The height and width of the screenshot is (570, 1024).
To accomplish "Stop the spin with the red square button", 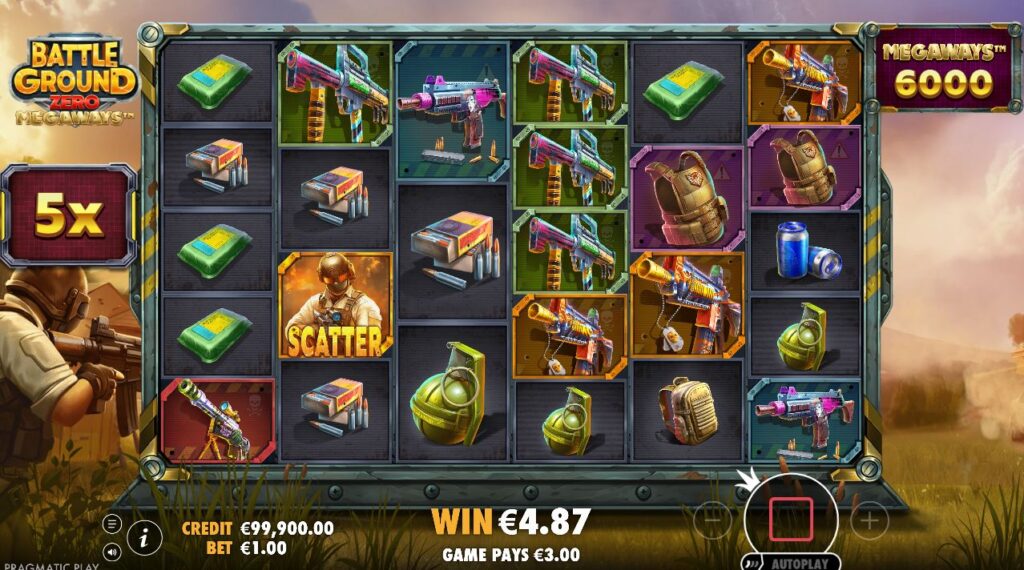I will pyautogui.click(x=789, y=520).
